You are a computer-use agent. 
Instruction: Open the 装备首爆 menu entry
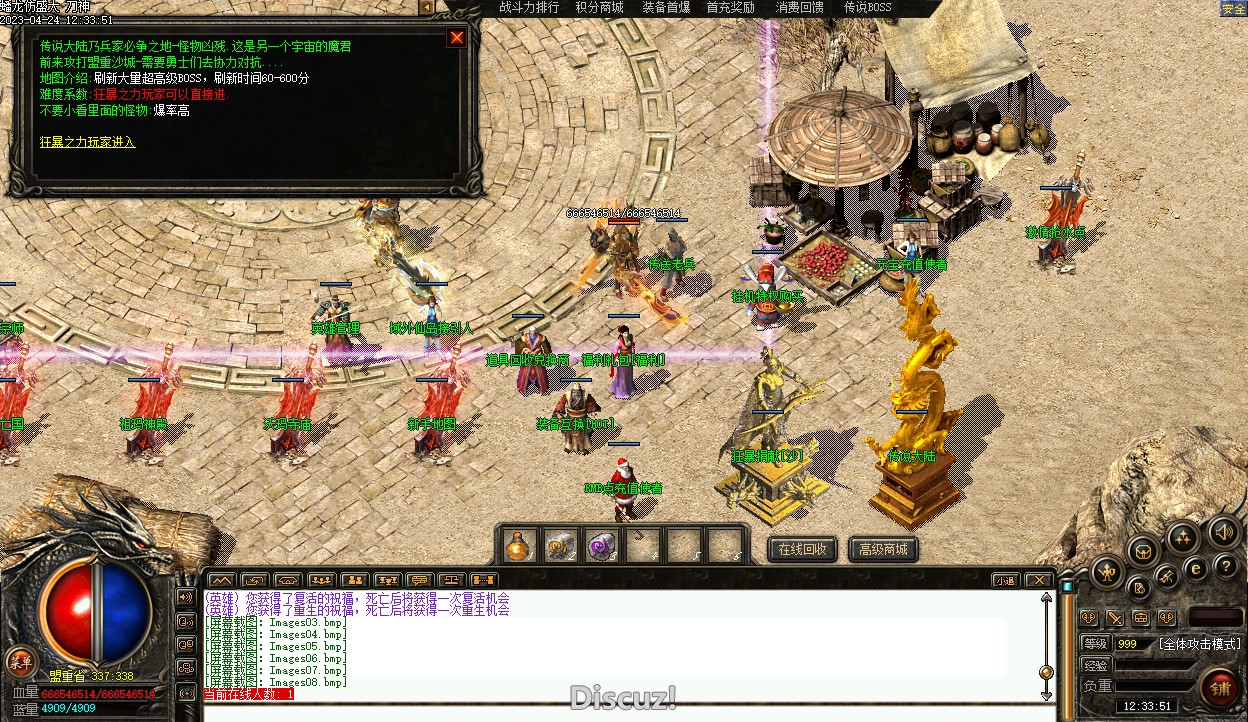(x=666, y=8)
